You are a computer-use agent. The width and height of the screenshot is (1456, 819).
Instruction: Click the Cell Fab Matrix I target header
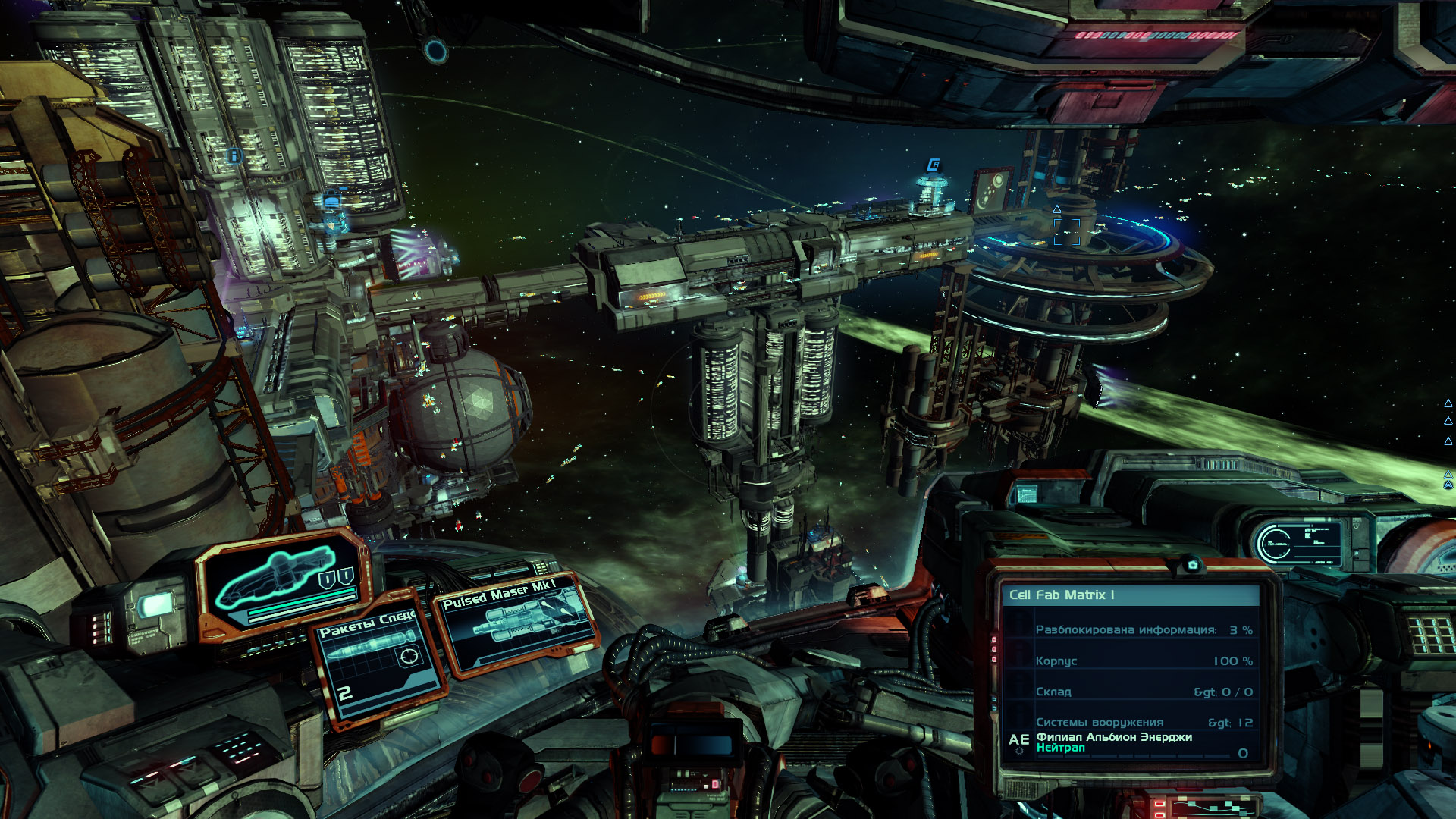[1130, 595]
